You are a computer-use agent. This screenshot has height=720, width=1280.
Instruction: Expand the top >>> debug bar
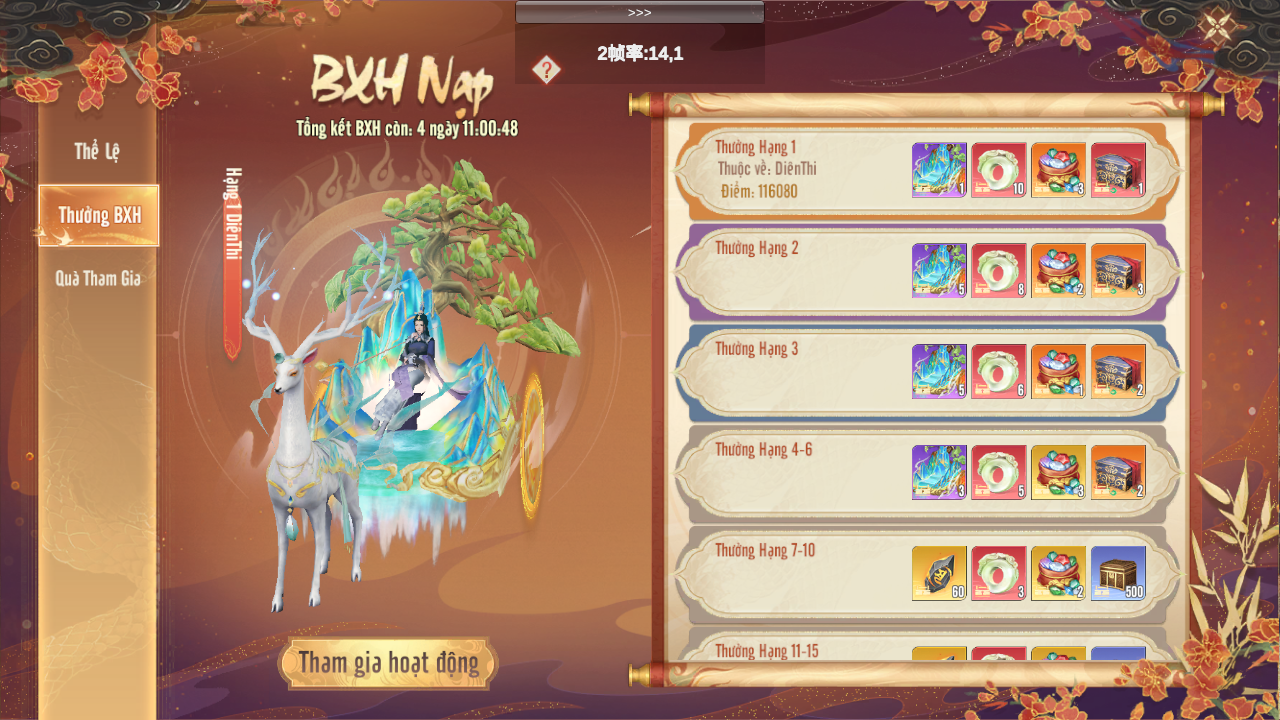point(640,12)
